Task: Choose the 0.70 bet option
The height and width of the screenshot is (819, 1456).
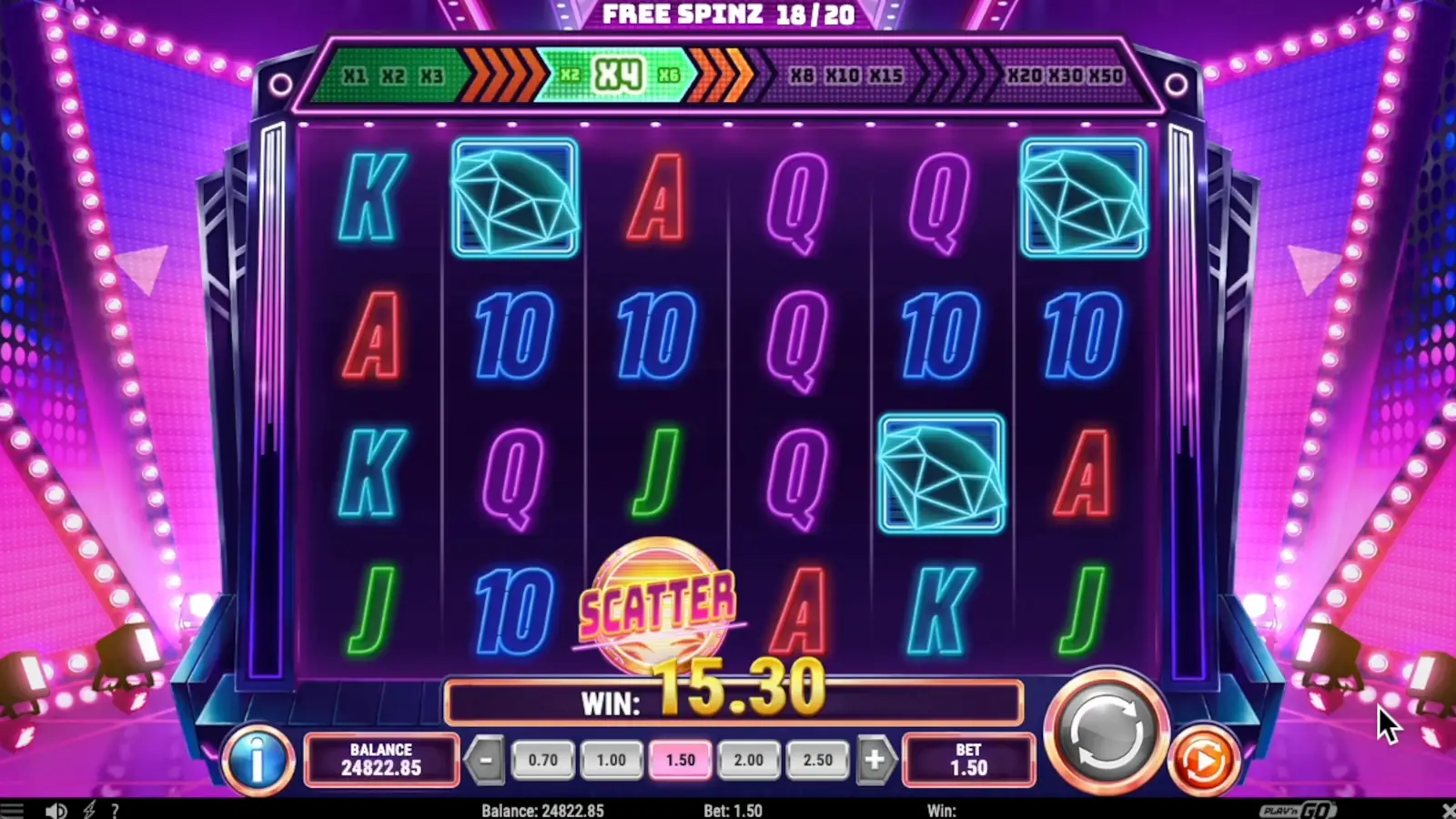Action: 542,759
